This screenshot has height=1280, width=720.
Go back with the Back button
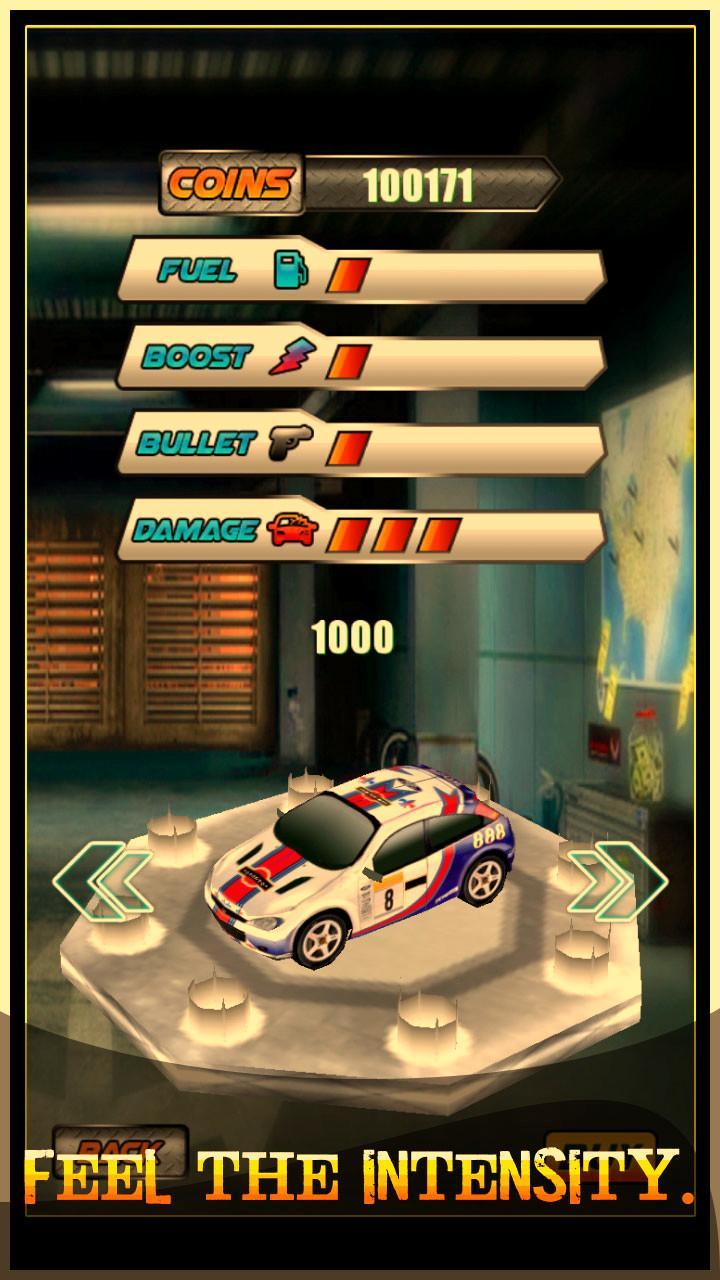(120, 1150)
